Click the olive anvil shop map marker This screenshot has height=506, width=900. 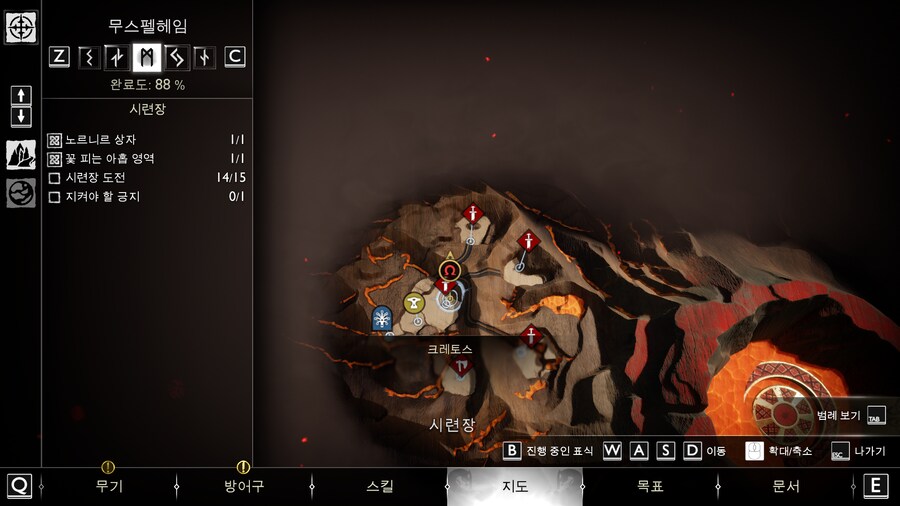[x=414, y=303]
